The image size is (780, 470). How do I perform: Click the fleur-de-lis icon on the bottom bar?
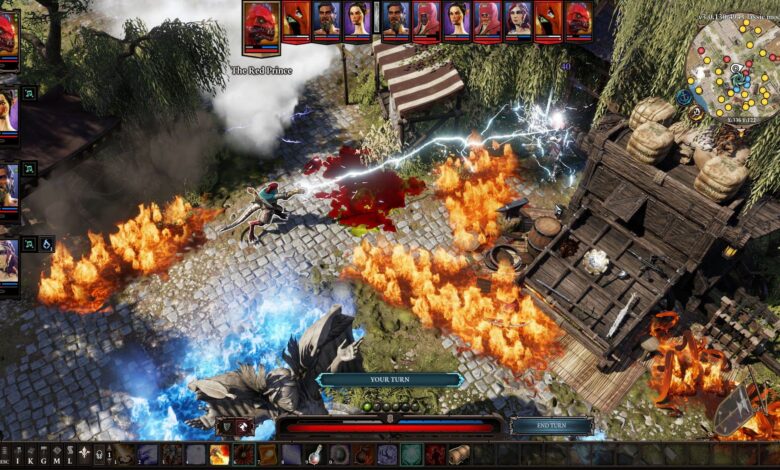pos(83,455)
